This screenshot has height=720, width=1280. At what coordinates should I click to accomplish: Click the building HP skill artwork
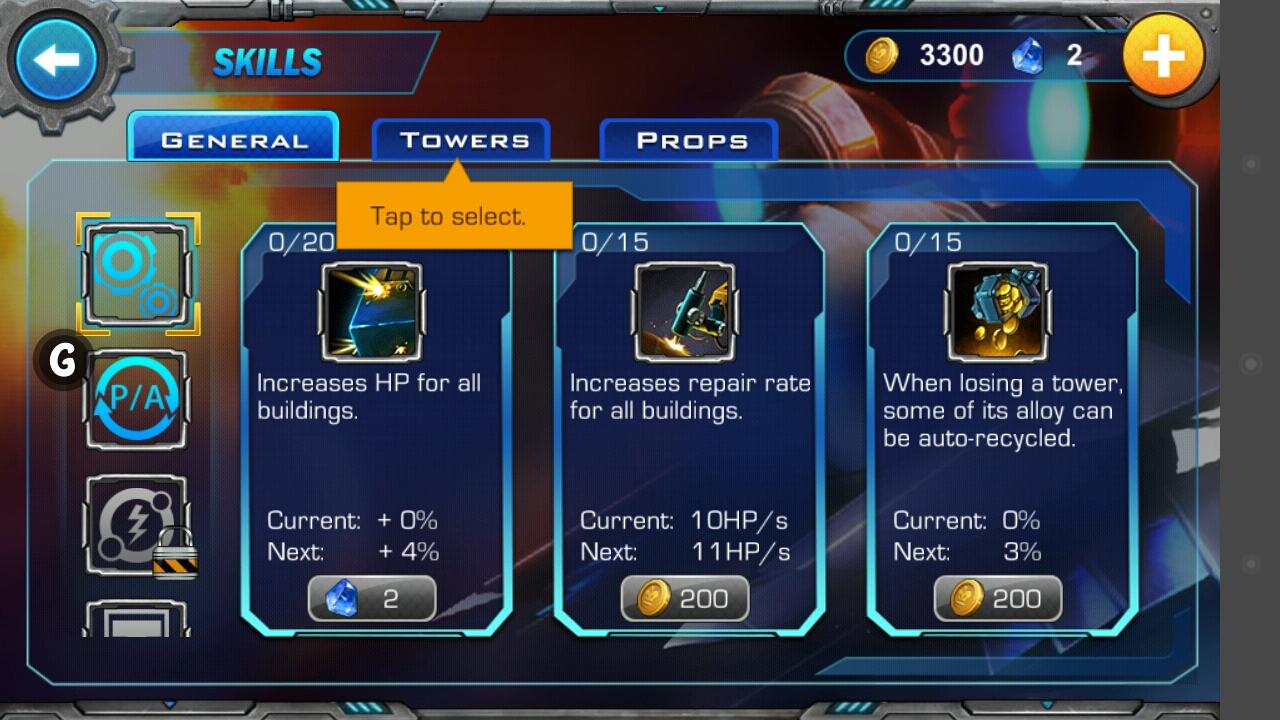tap(372, 310)
